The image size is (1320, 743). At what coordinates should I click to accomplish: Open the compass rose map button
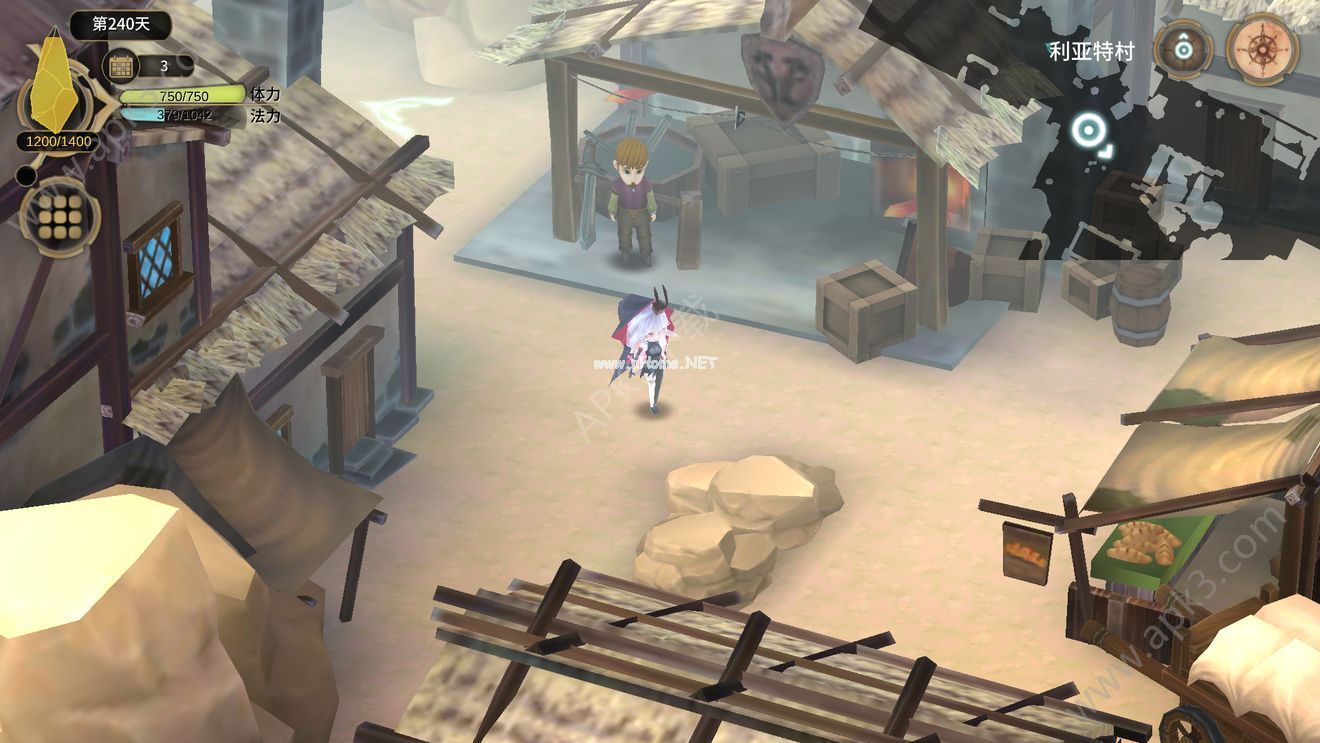(1262, 48)
